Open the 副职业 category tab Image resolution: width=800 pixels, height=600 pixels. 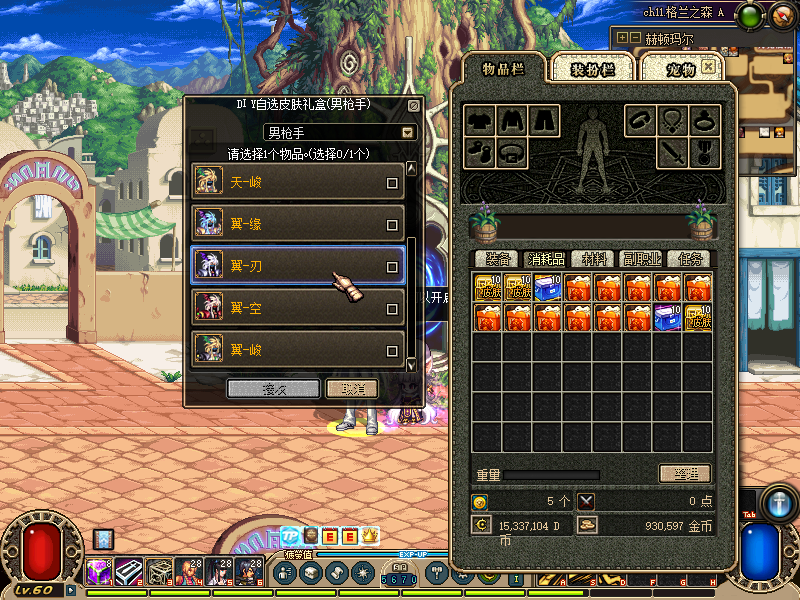[641, 259]
